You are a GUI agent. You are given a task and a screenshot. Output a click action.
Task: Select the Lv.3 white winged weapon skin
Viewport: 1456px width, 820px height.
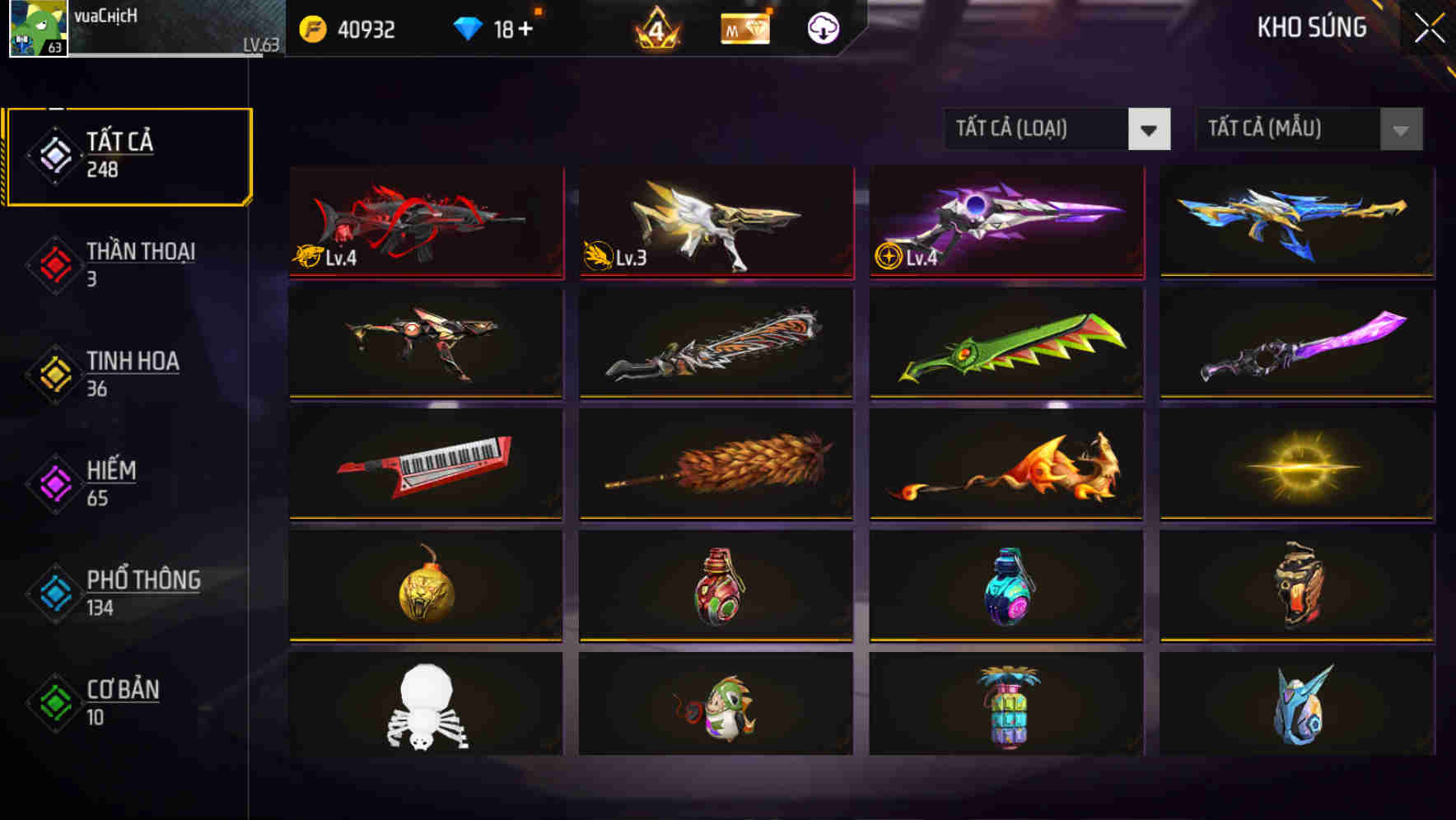pyautogui.click(x=715, y=223)
